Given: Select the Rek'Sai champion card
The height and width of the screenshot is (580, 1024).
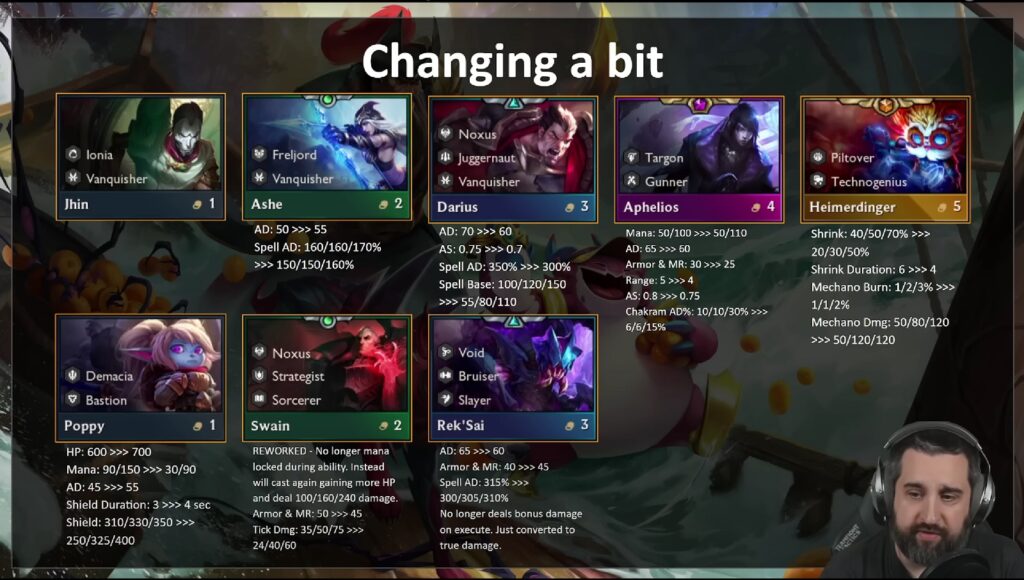Looking at the screenshot, I should (513, 377).
